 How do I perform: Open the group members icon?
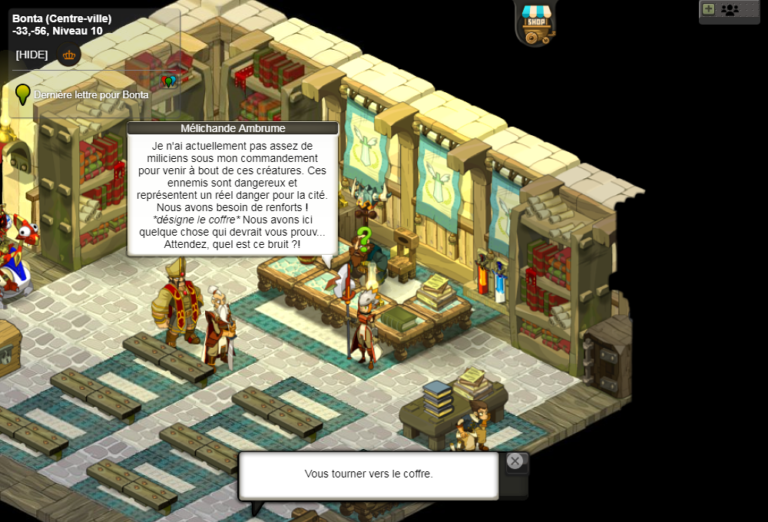click(x=730, y=10)
